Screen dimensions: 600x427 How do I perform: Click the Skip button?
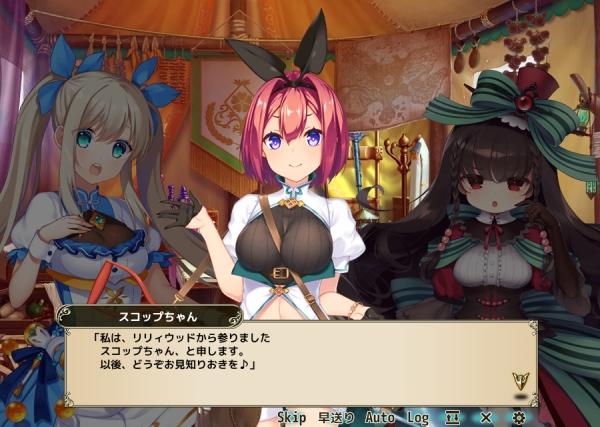pos(292,416)
